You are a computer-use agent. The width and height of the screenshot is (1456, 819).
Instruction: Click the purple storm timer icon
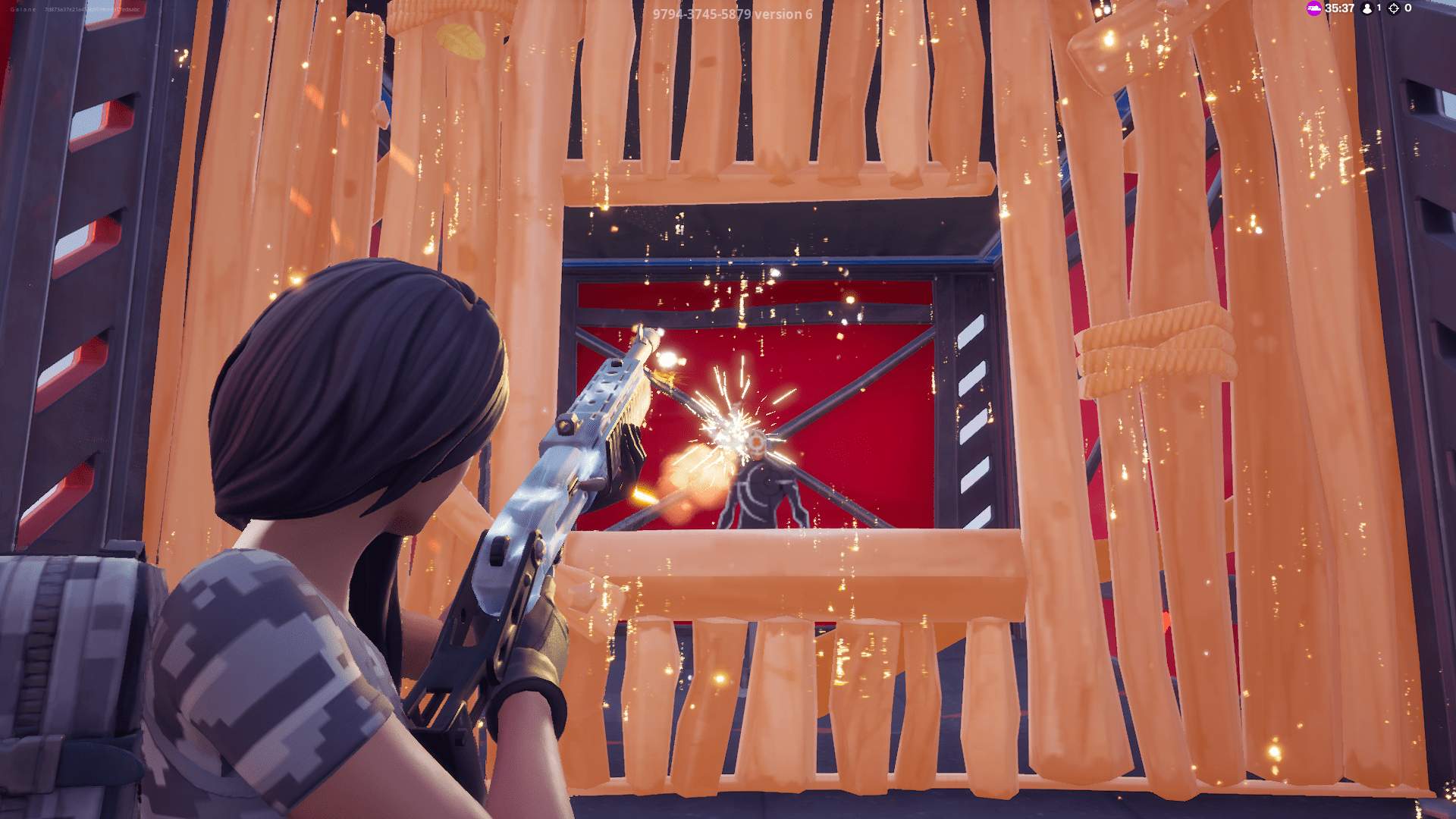pos(1314,8)
